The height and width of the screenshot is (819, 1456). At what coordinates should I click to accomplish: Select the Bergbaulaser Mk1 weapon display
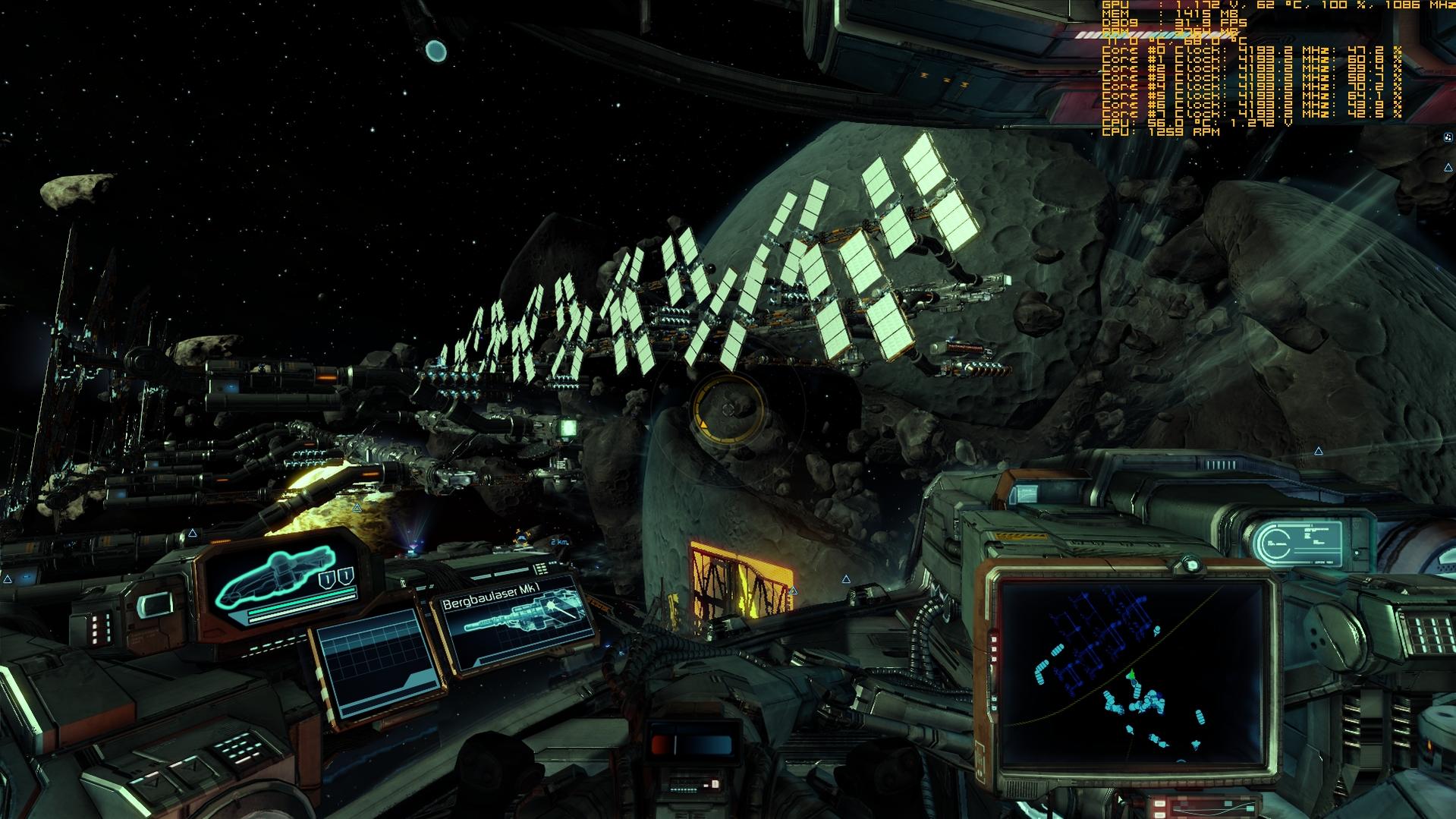pyautogui.click(x=516, y=622)
